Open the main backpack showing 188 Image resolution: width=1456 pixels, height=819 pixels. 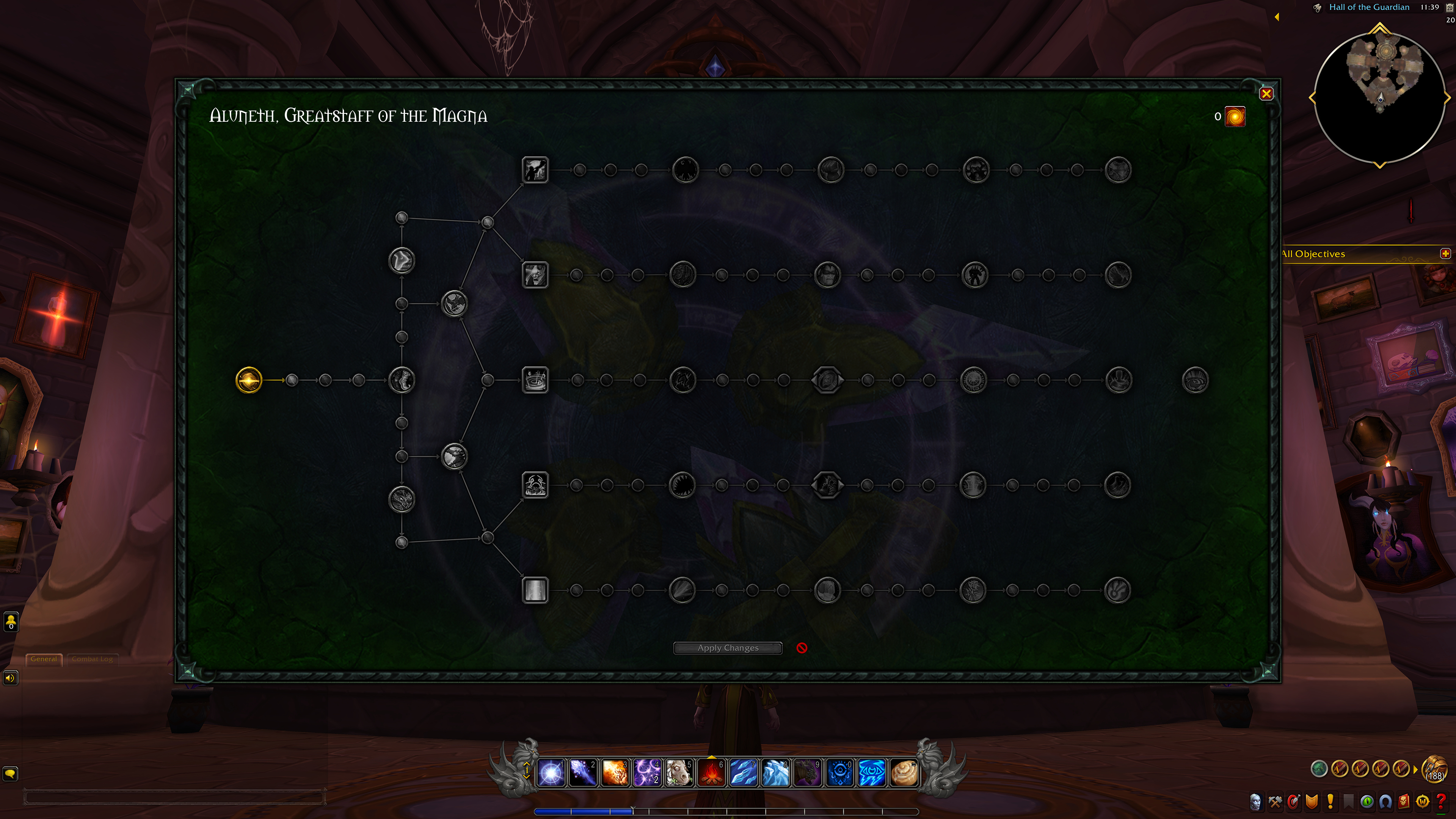click(x=1434, y=769)
